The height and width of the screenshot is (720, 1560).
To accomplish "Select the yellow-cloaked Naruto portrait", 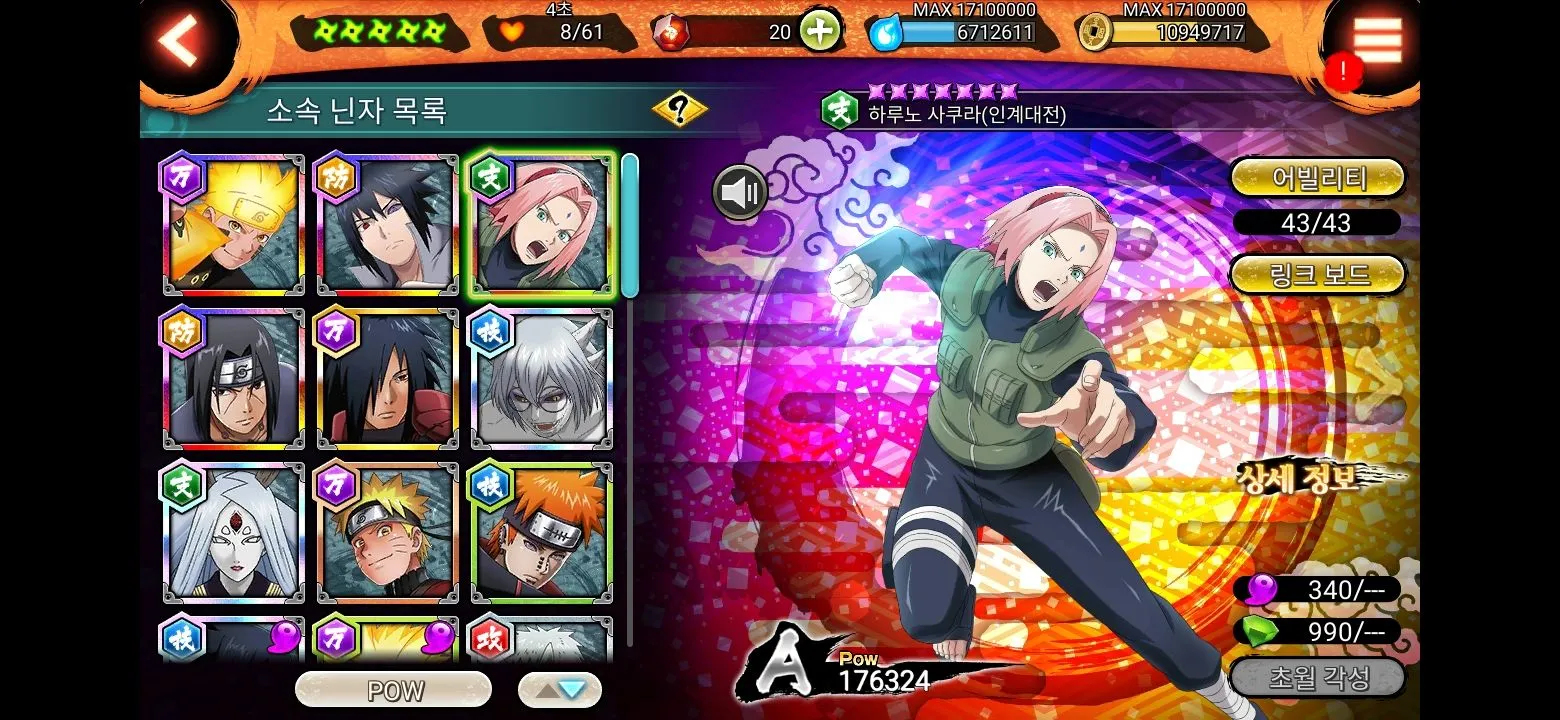I will [x=234, y=226].
